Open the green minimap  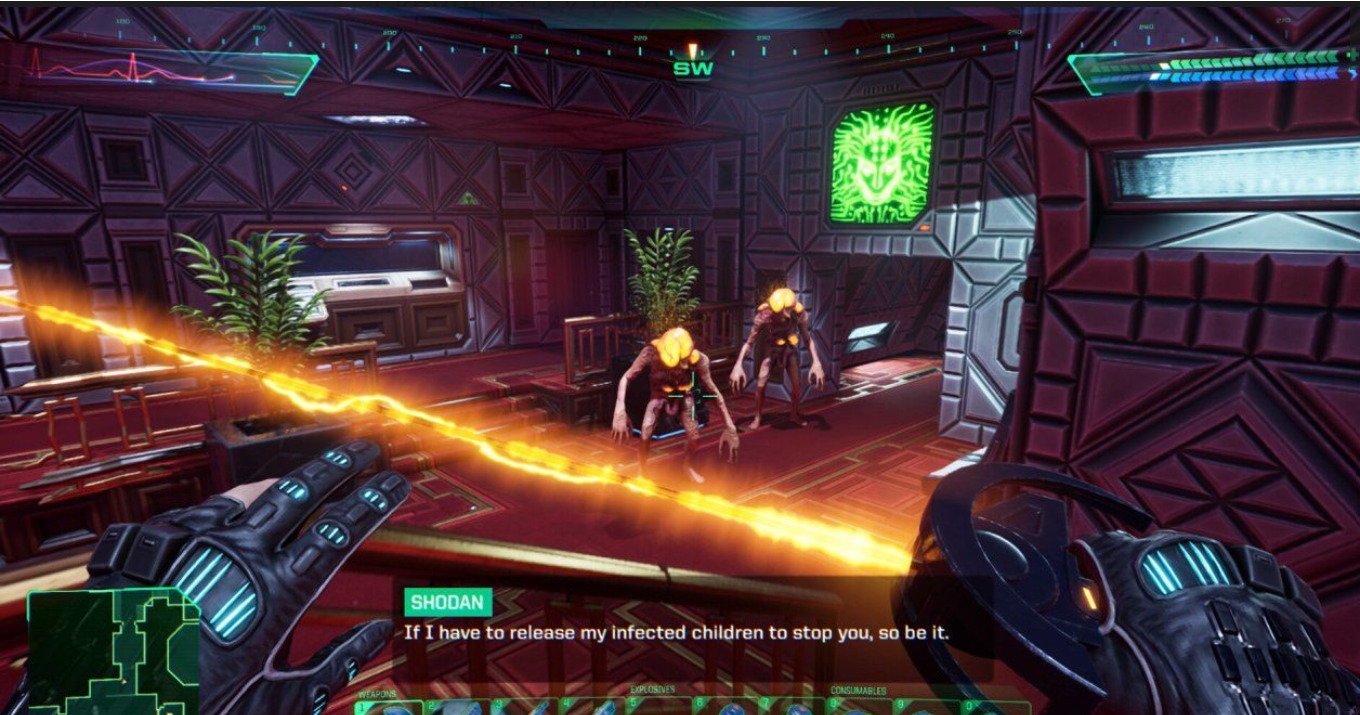coord(110,650)
